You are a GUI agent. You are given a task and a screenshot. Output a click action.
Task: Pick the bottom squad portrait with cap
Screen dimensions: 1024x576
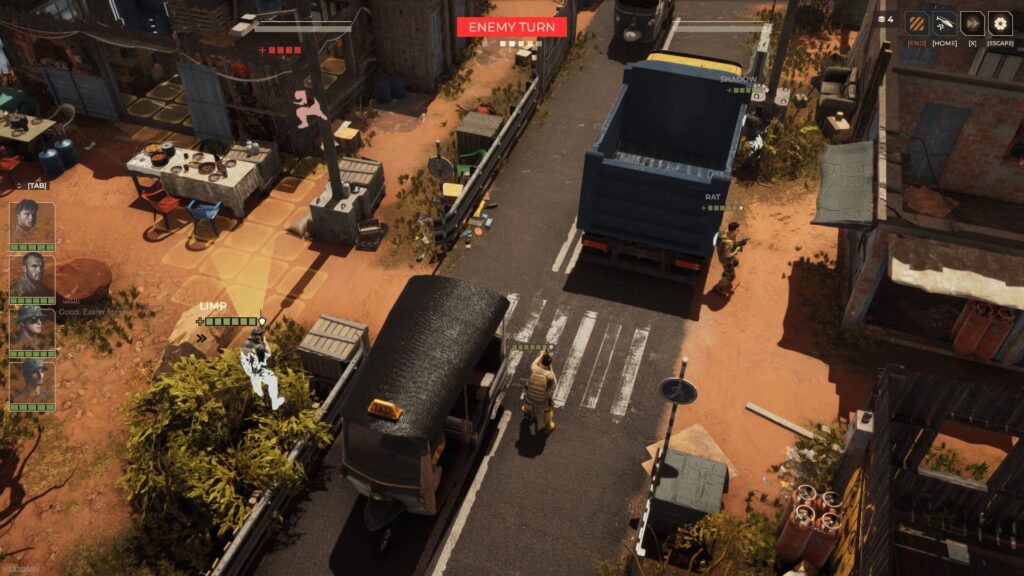pos(32,381)
